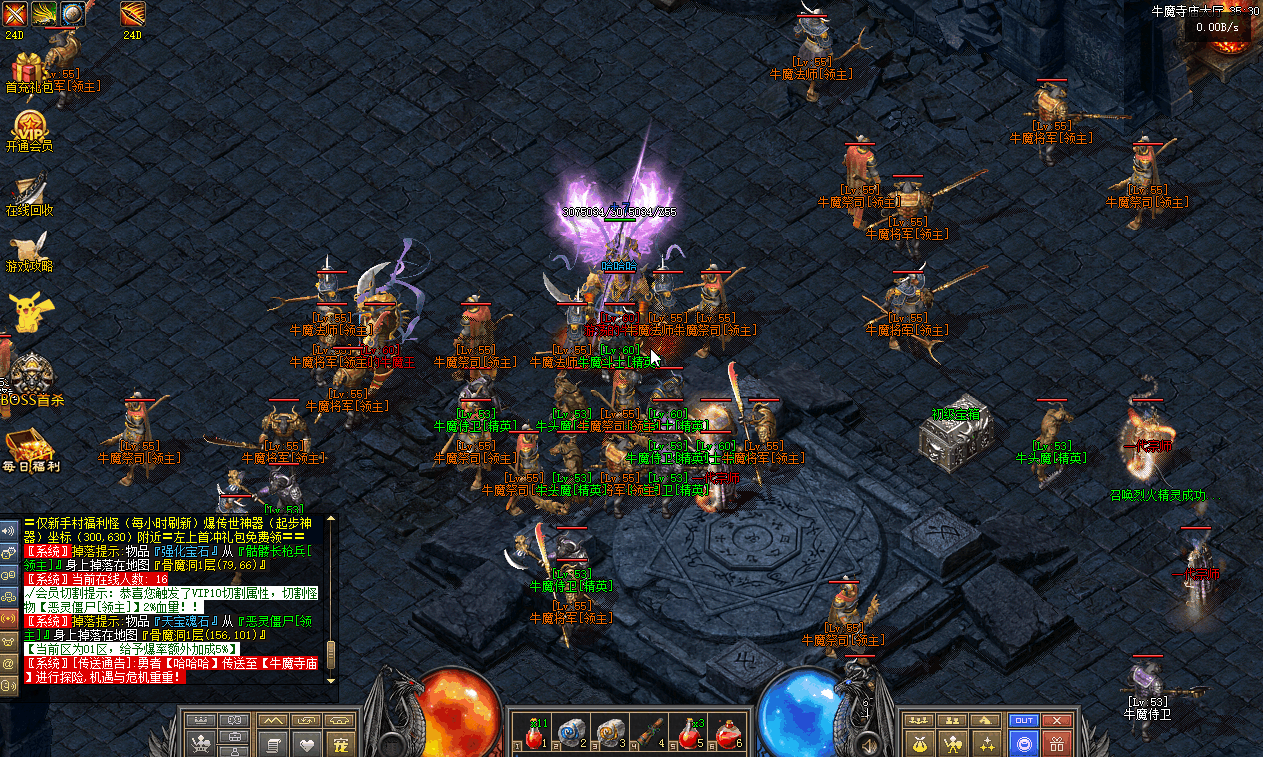1263x757 pixels.
Task: Use the red potion in hotbar slot 5
Action: coord(690,735)
